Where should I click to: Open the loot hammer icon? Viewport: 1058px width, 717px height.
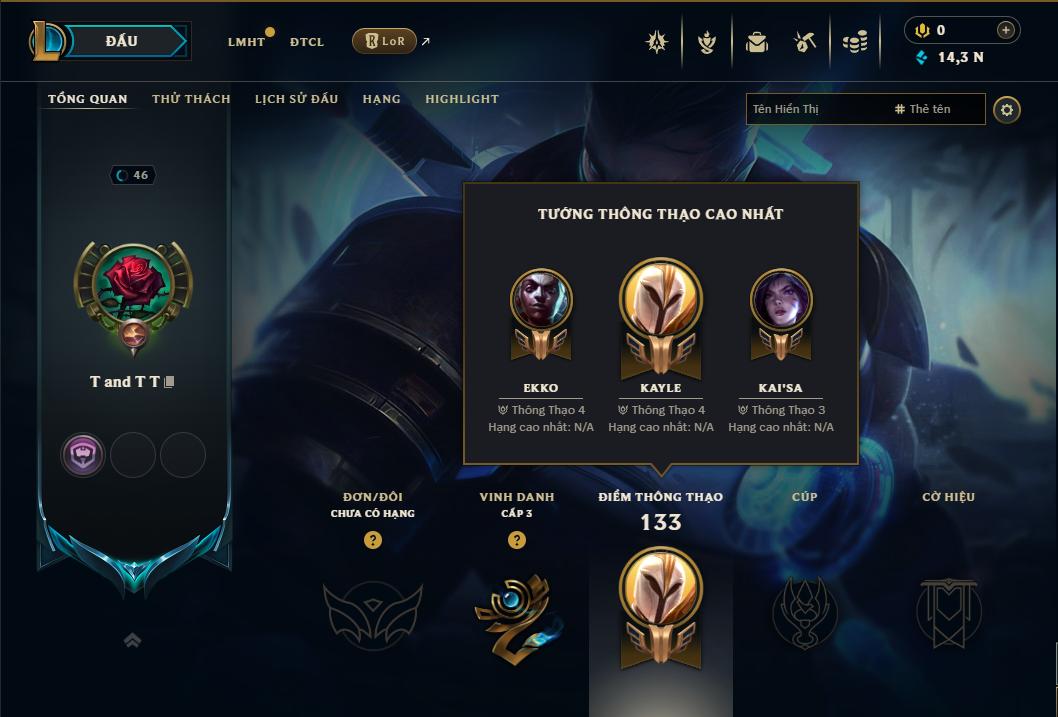(x=805, y=42)
